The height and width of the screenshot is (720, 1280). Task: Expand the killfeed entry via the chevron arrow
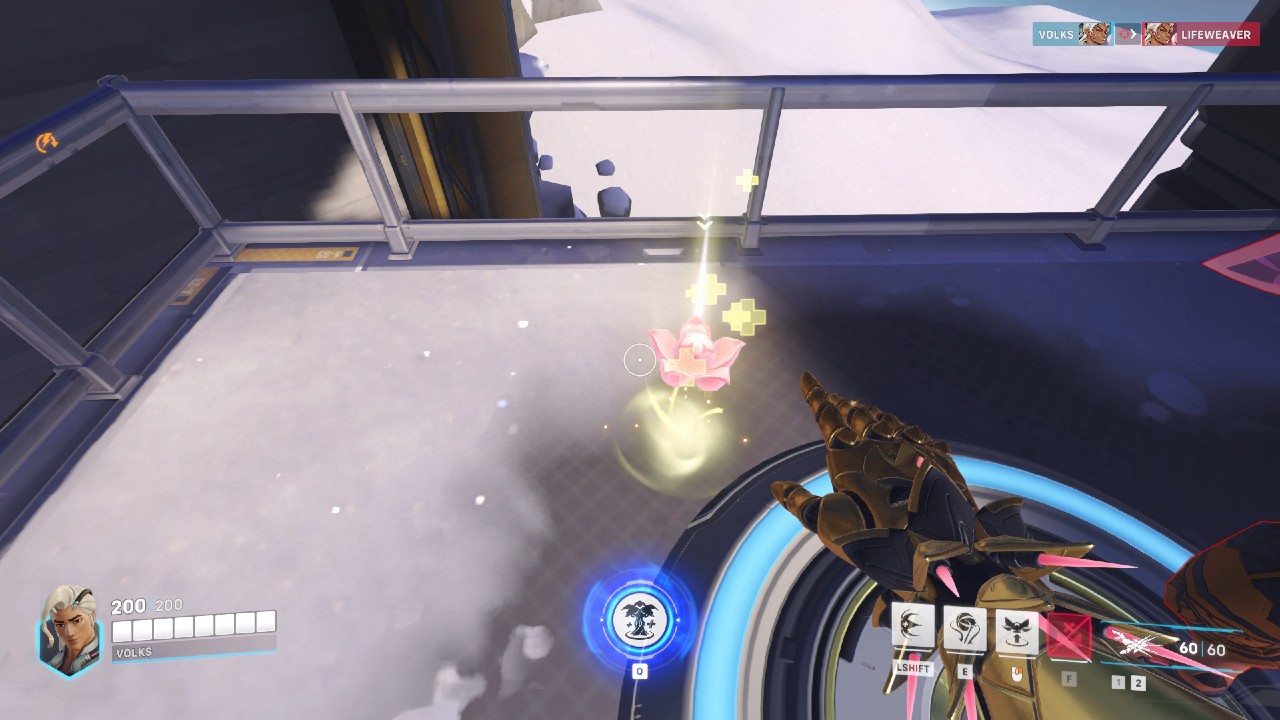(x=1134, y=32)
